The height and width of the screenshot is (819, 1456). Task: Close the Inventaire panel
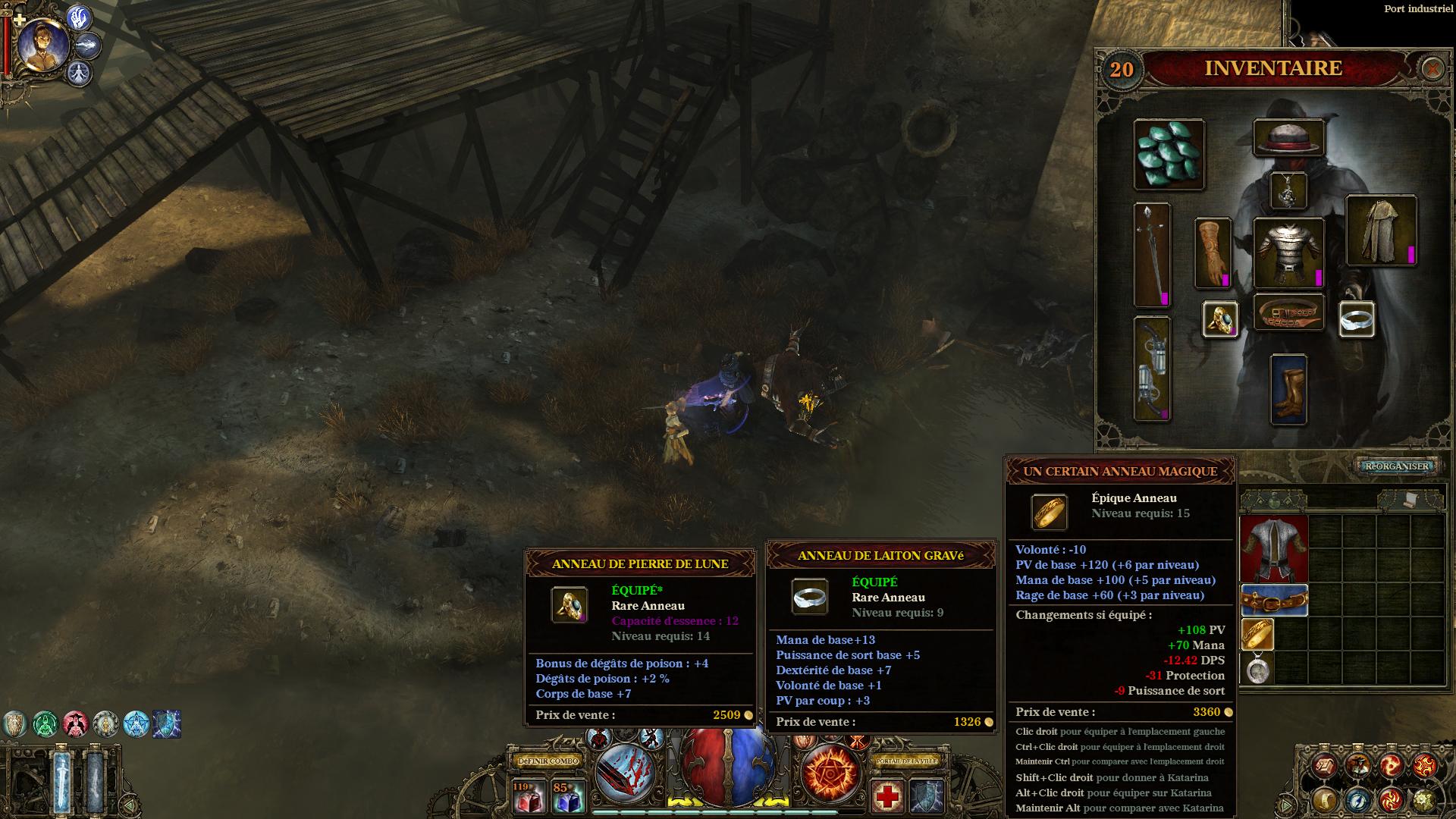pos(1432,69)
